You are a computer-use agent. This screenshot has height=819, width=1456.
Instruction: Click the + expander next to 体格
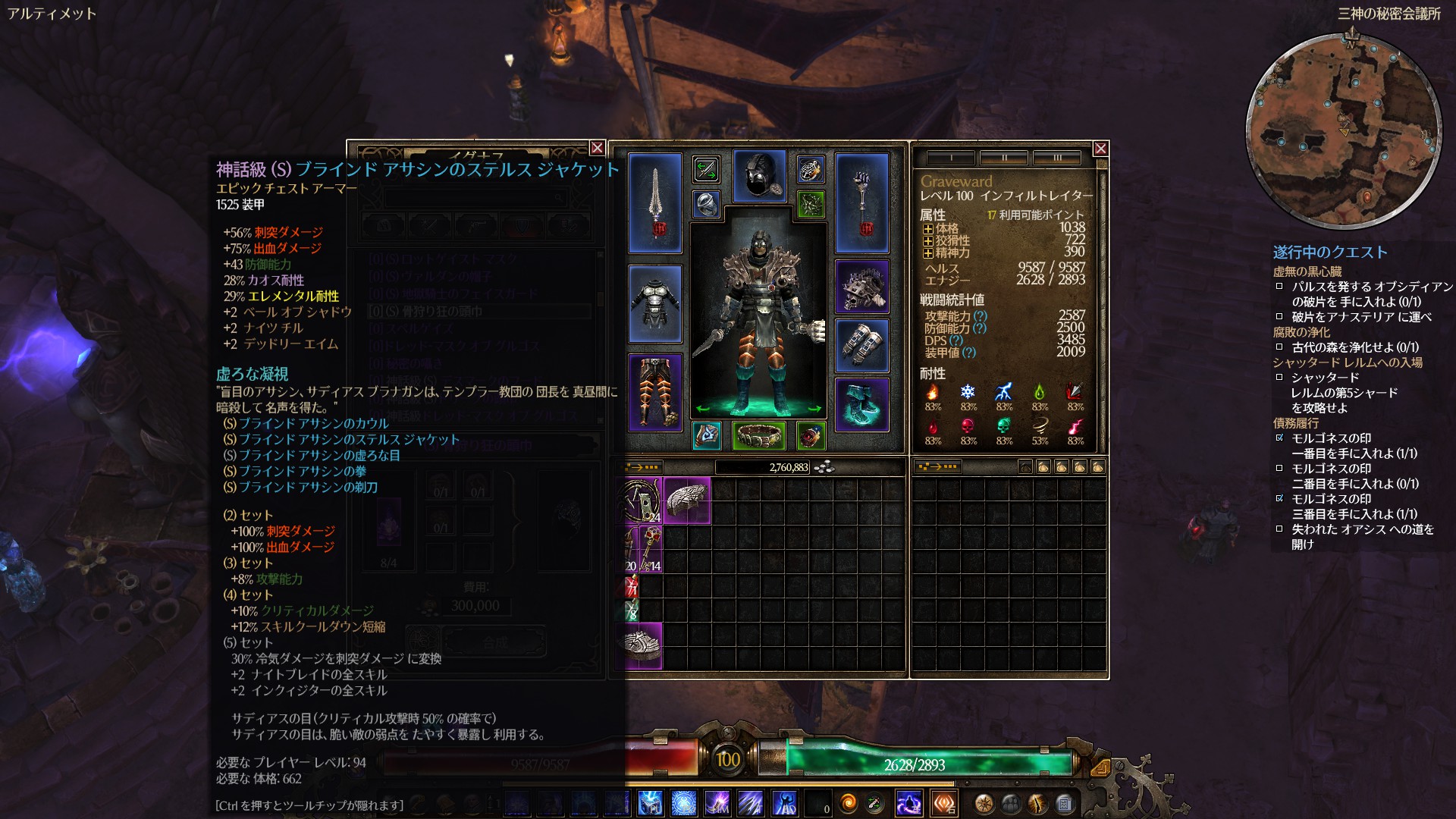(928, 229)
